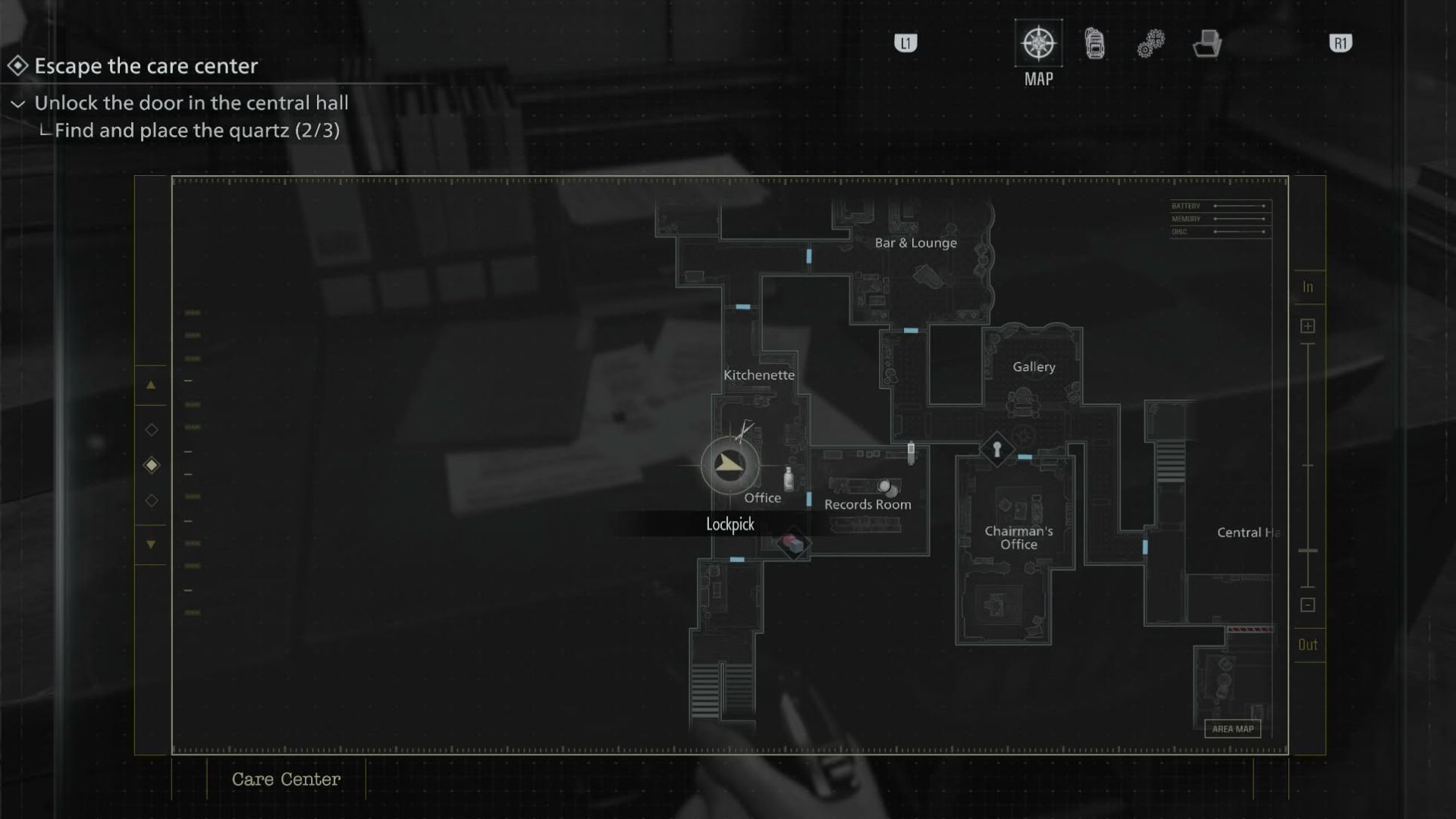Zoom in with the plus button

[1307, 326]
